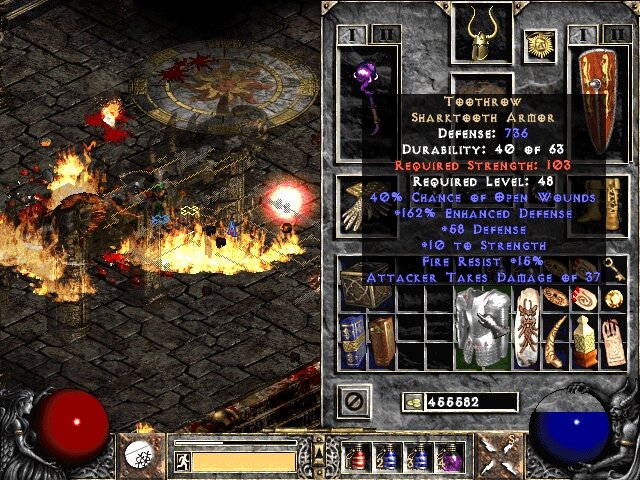The width and height of the screenshot is (640, 480).
Task: Click the sun amulet slot
Action: (539, 44)
